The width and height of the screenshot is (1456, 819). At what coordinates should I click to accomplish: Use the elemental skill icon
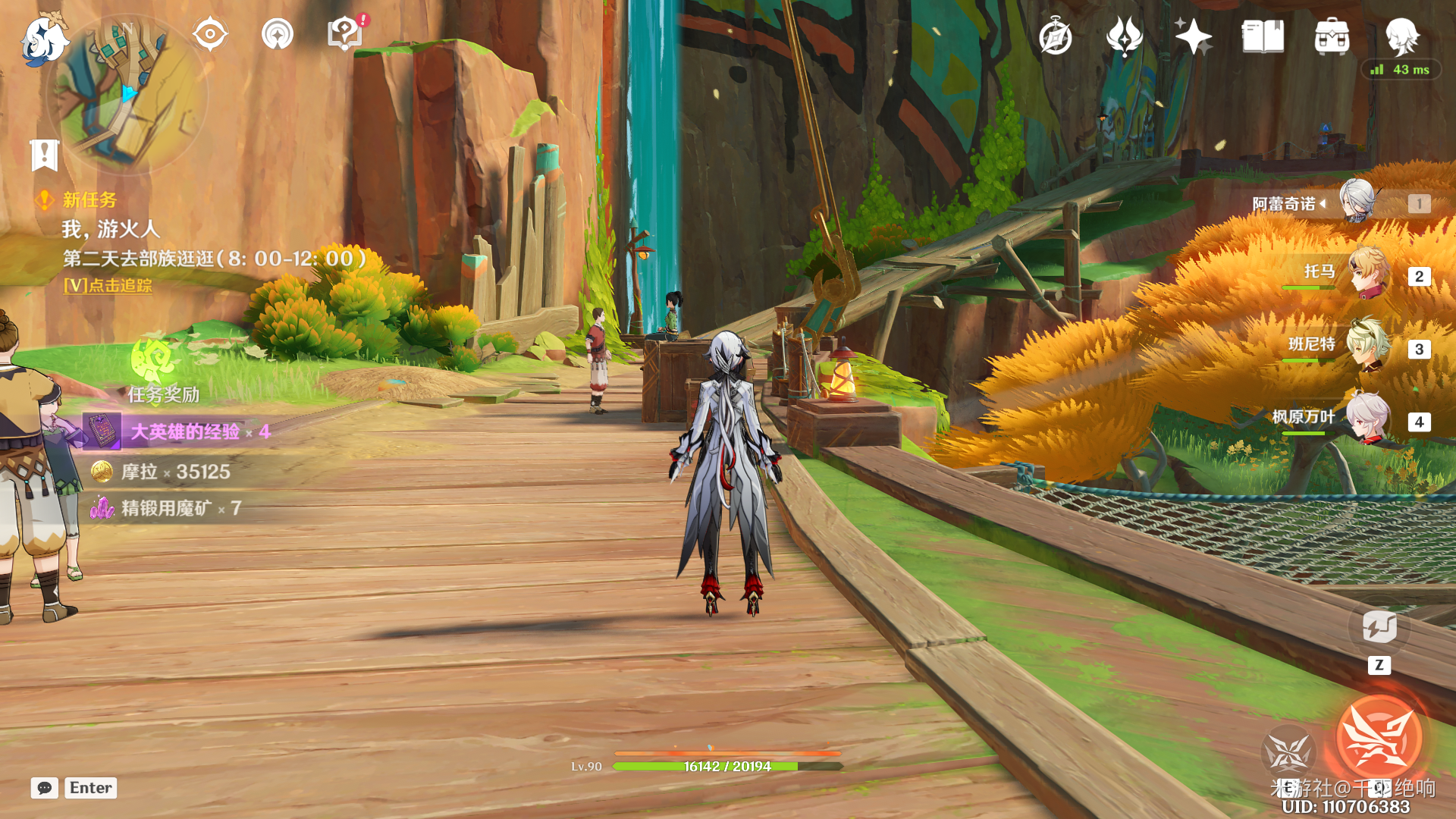click(1288, 752)
